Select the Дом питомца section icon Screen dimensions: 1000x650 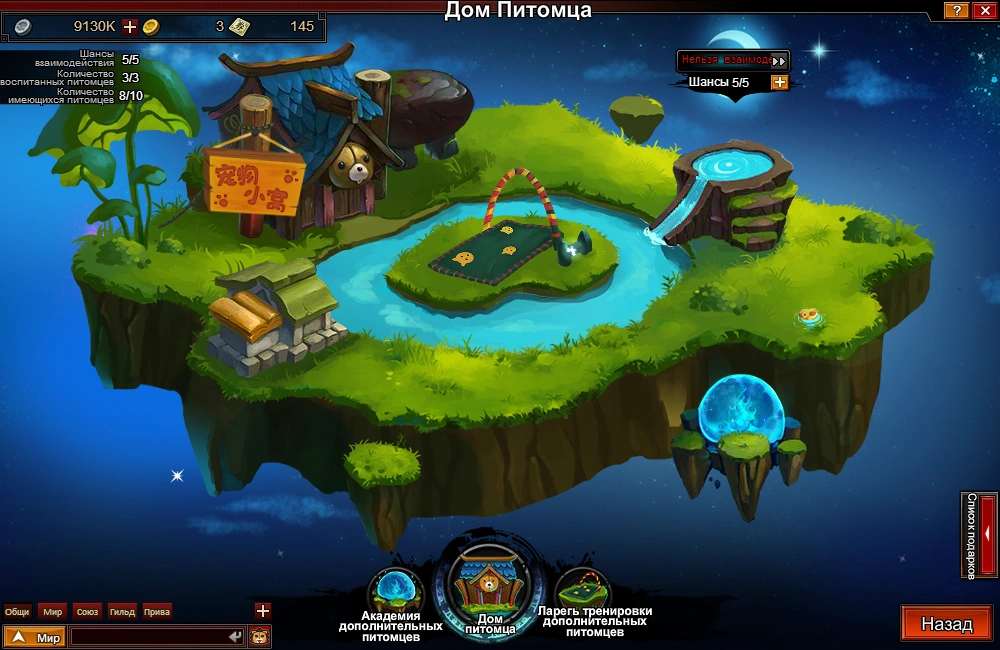(x=489, y=586)
